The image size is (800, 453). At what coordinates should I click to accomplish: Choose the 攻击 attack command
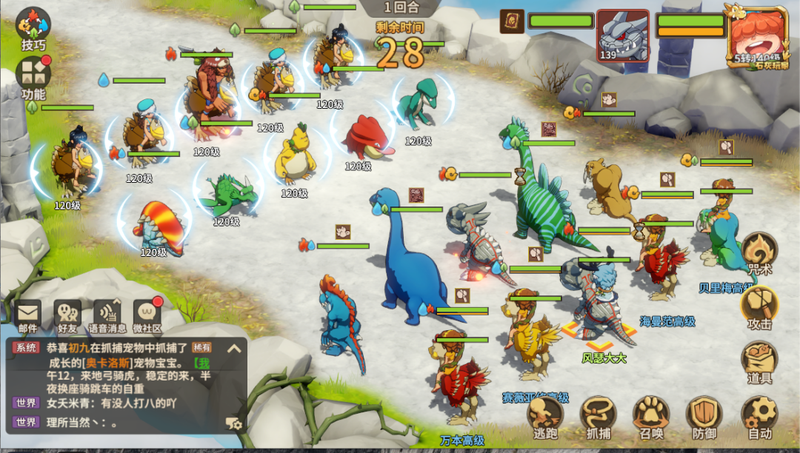tap(760, 305)
